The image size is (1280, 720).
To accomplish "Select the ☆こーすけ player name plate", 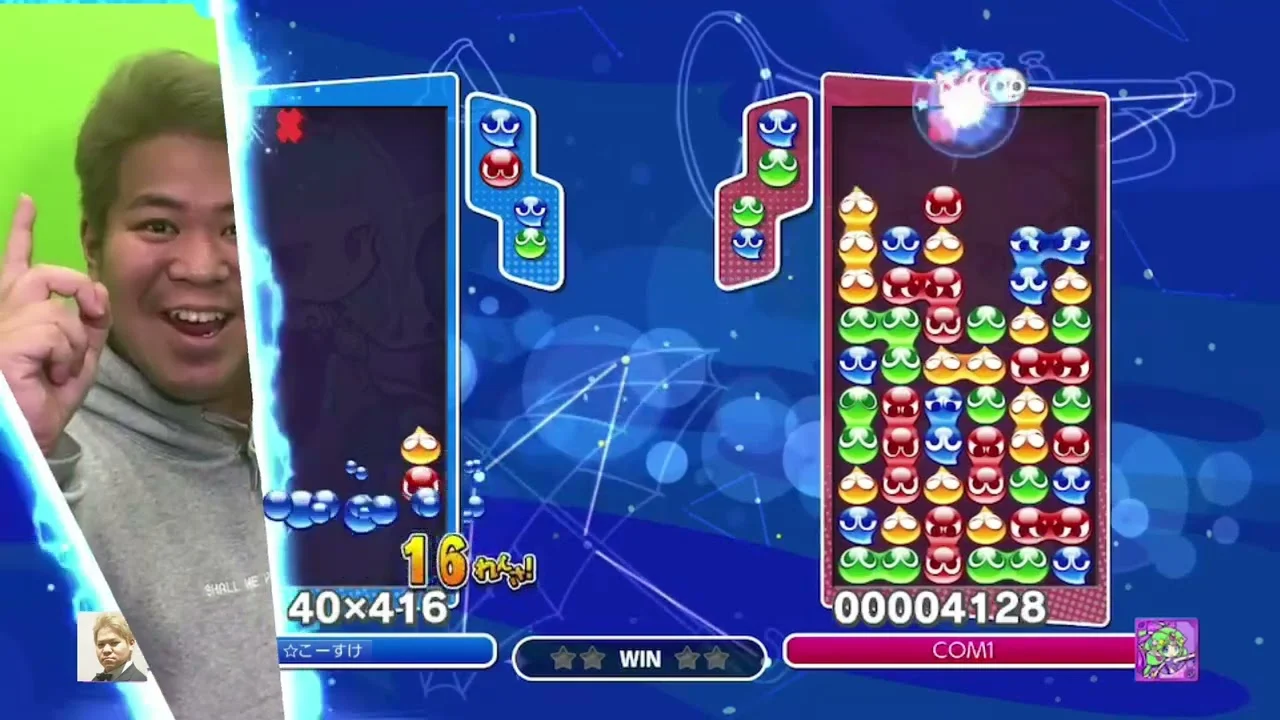I will 386,651.
